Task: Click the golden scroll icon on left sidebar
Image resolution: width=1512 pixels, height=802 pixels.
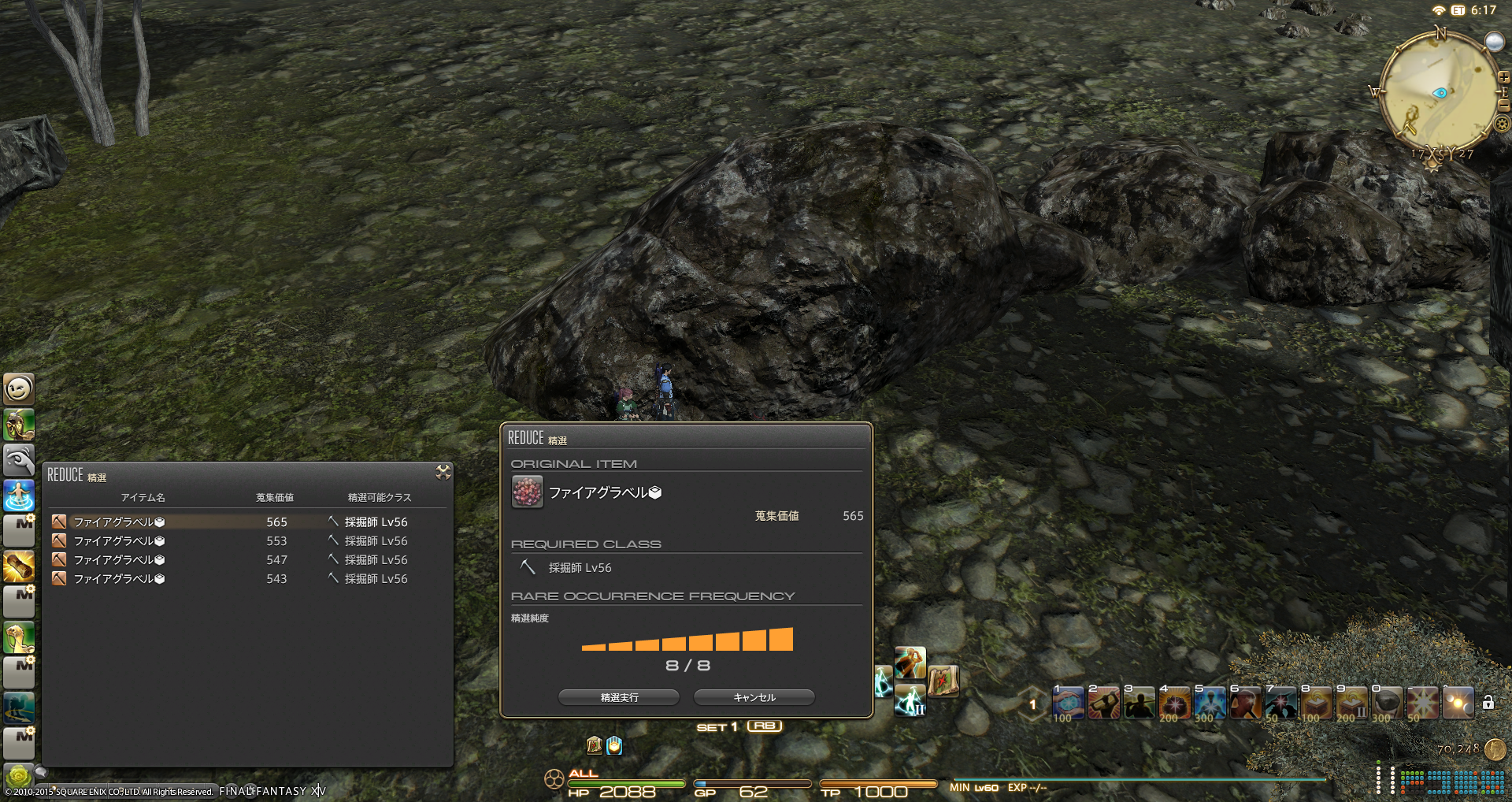Action: (x=19, y=567)
